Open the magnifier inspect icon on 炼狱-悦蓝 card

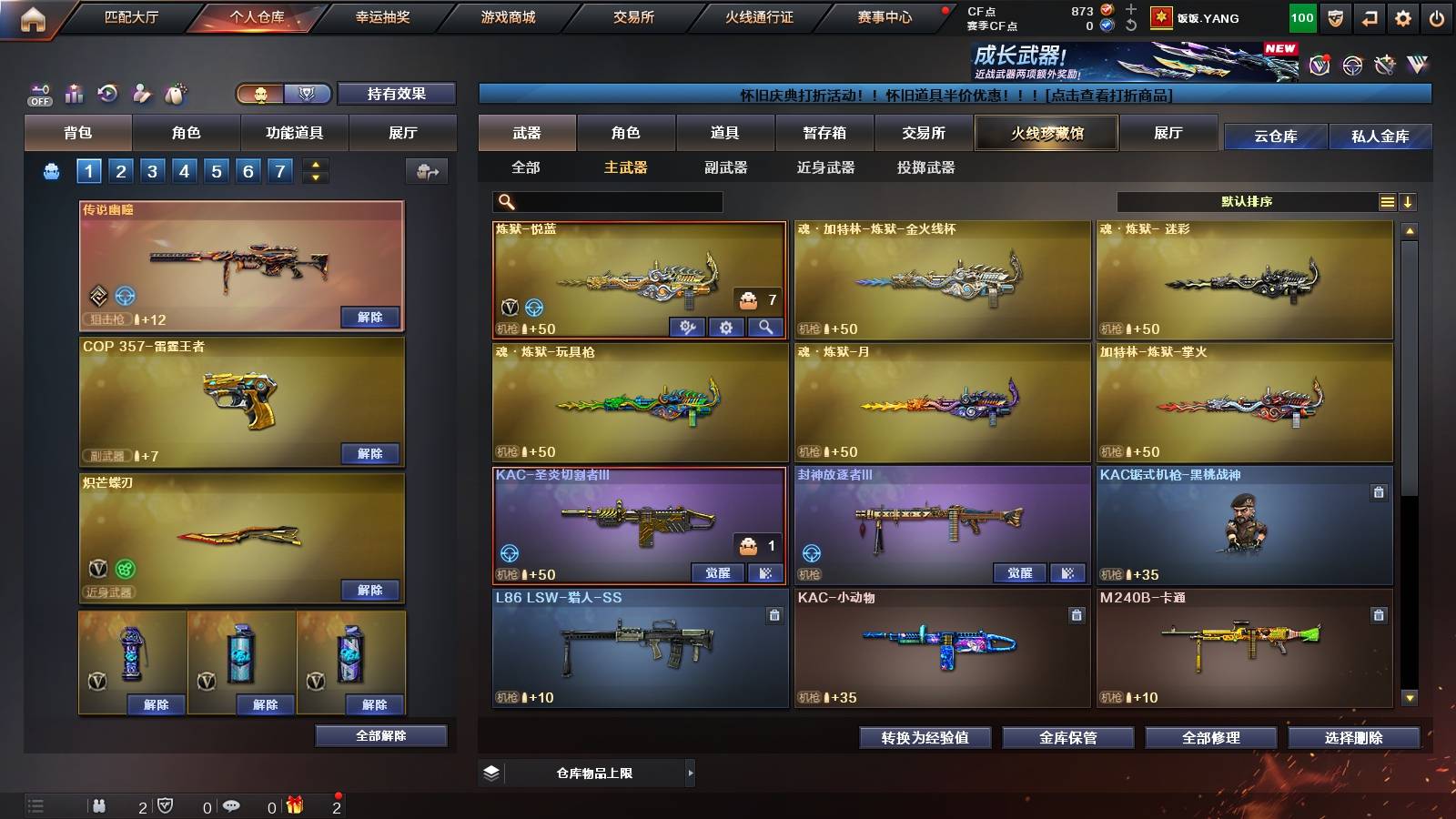click(x=765, y=328)
